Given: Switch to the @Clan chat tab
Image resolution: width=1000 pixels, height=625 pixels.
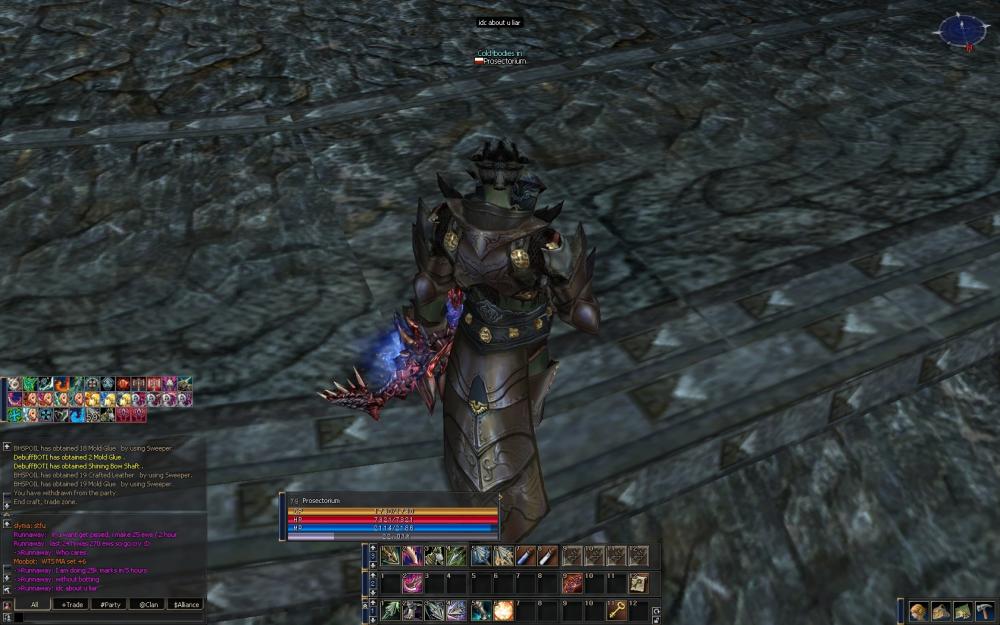Looking at the screenshot, I should 148,604.
